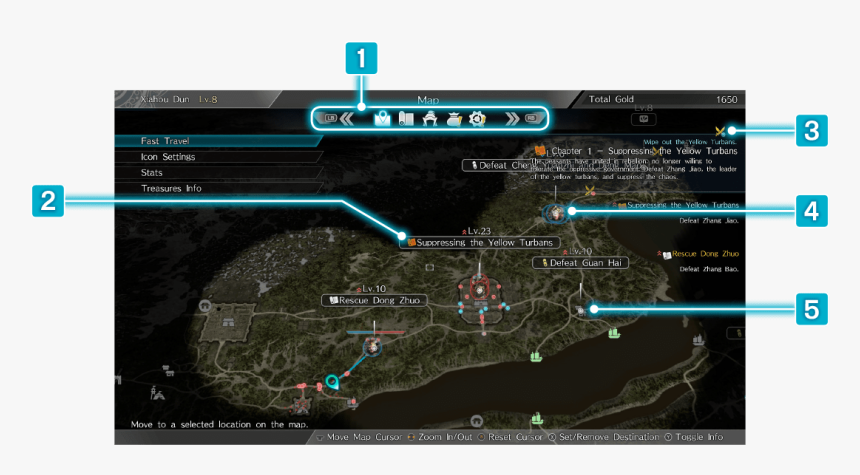Image resolution: width=860 pixels, height=475 pixels.
Task: Switch to the gear settings tab
Action: click(x=477, y=119)
